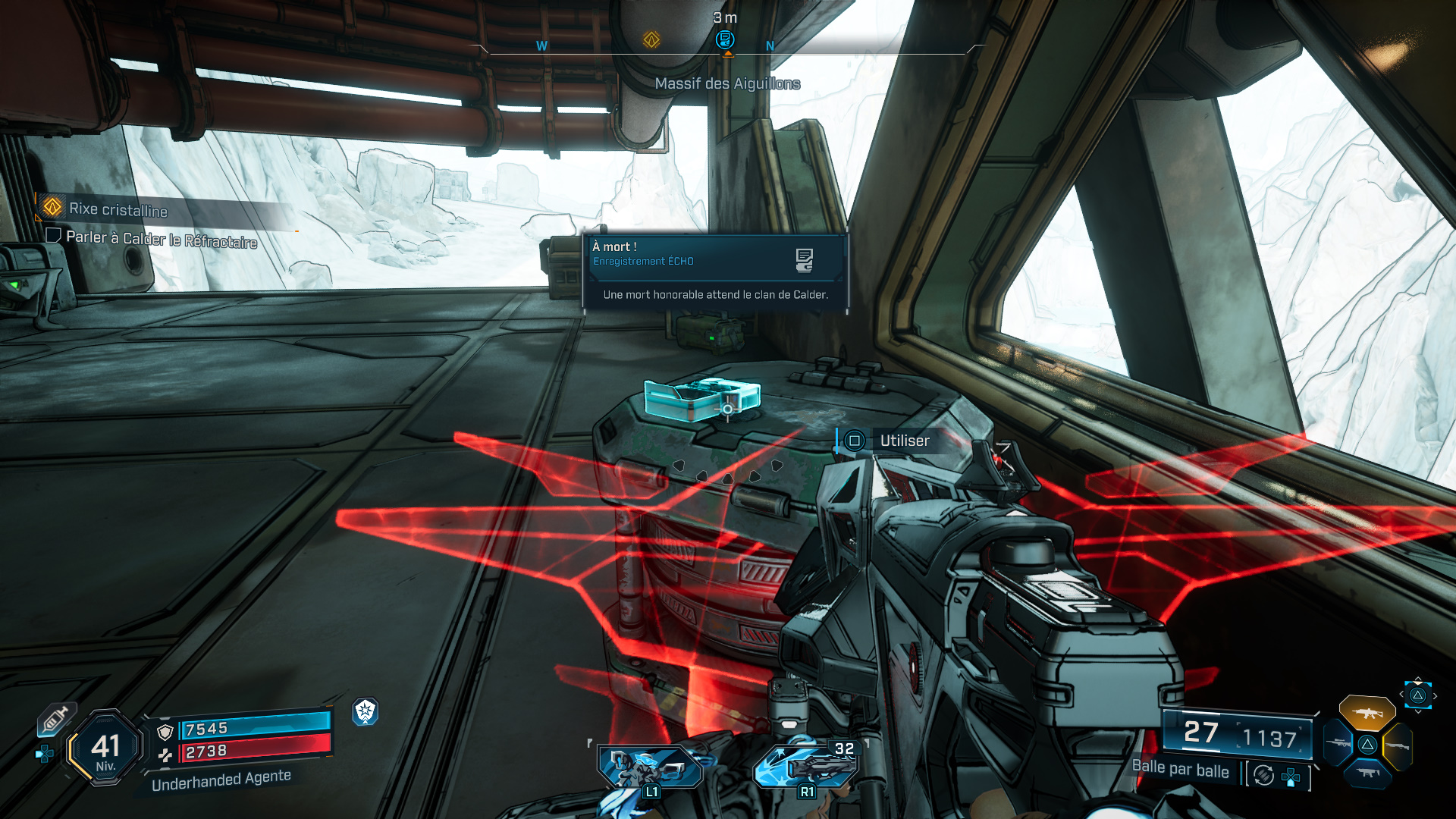Choose the submachine gun weapon slot
This screenshot has height=819, width=1456.
pos(1367,773)
